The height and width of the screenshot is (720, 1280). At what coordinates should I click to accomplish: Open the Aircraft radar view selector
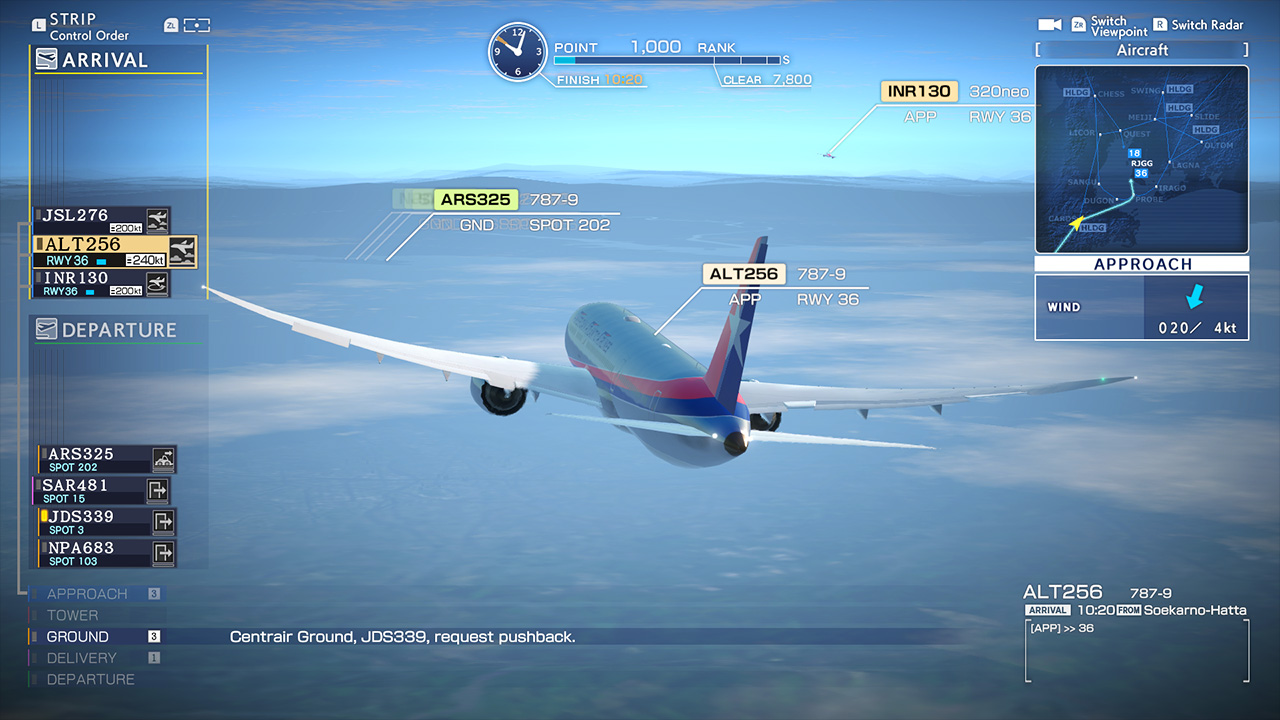coord(1141,50)
